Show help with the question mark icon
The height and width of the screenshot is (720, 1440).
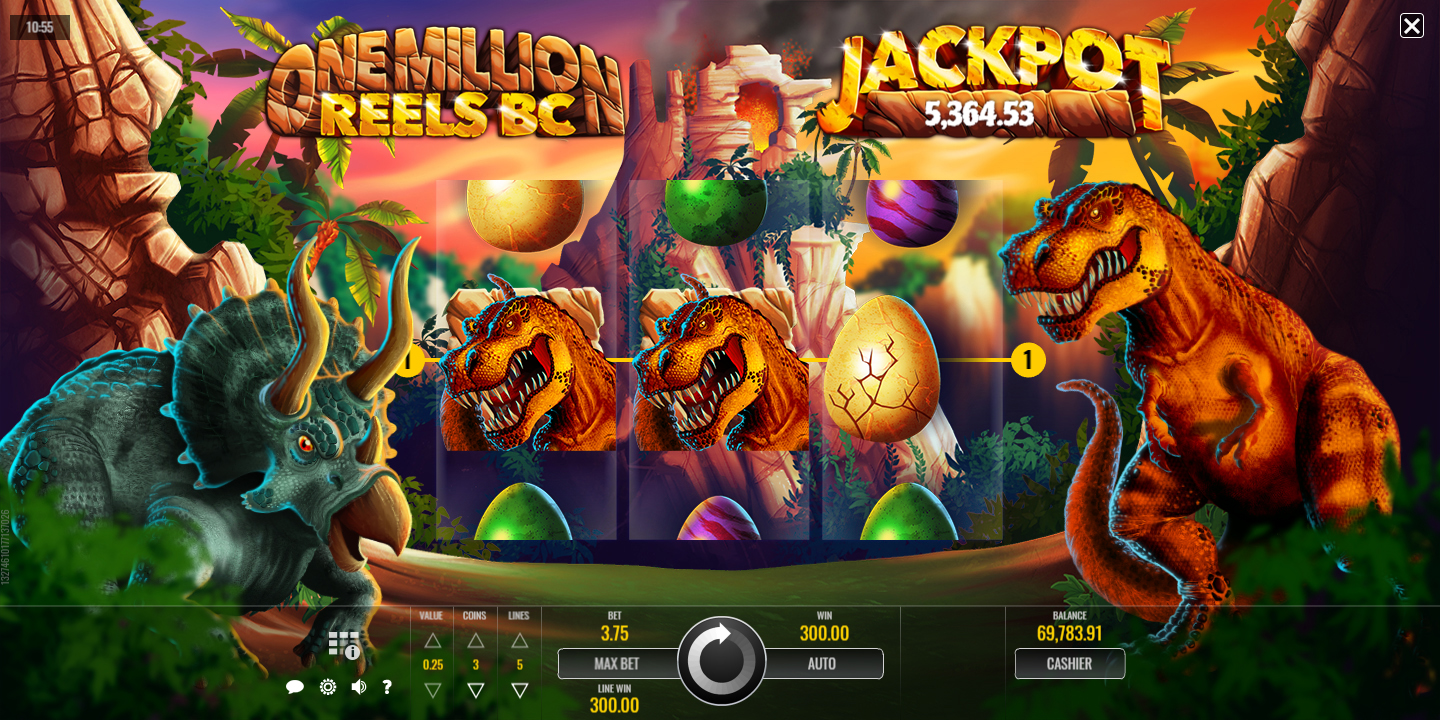coord(387,687)
